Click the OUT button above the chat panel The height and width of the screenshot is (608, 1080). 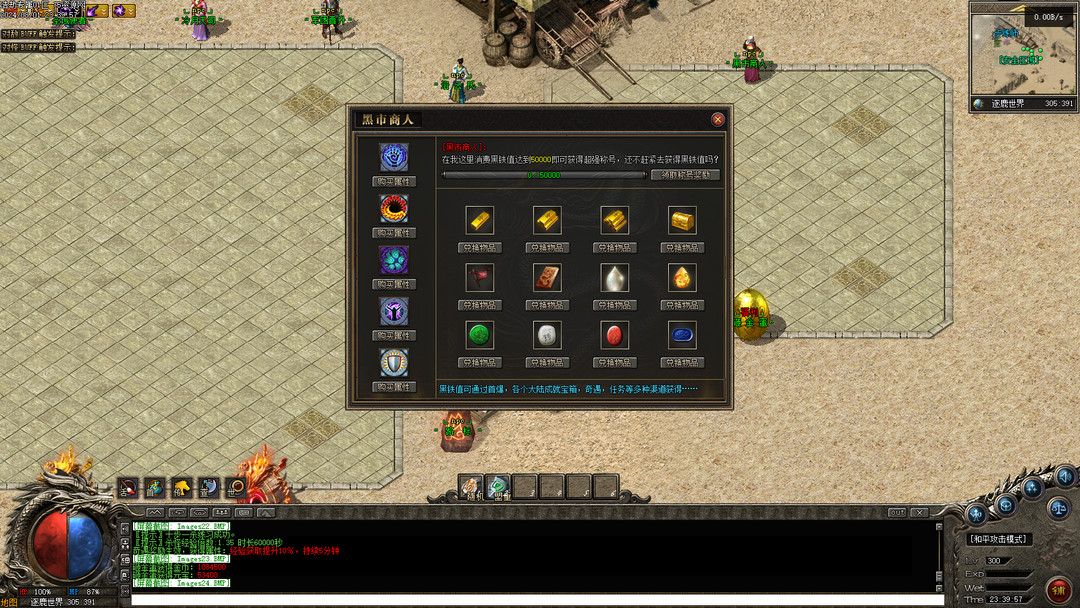click(897, 512)
